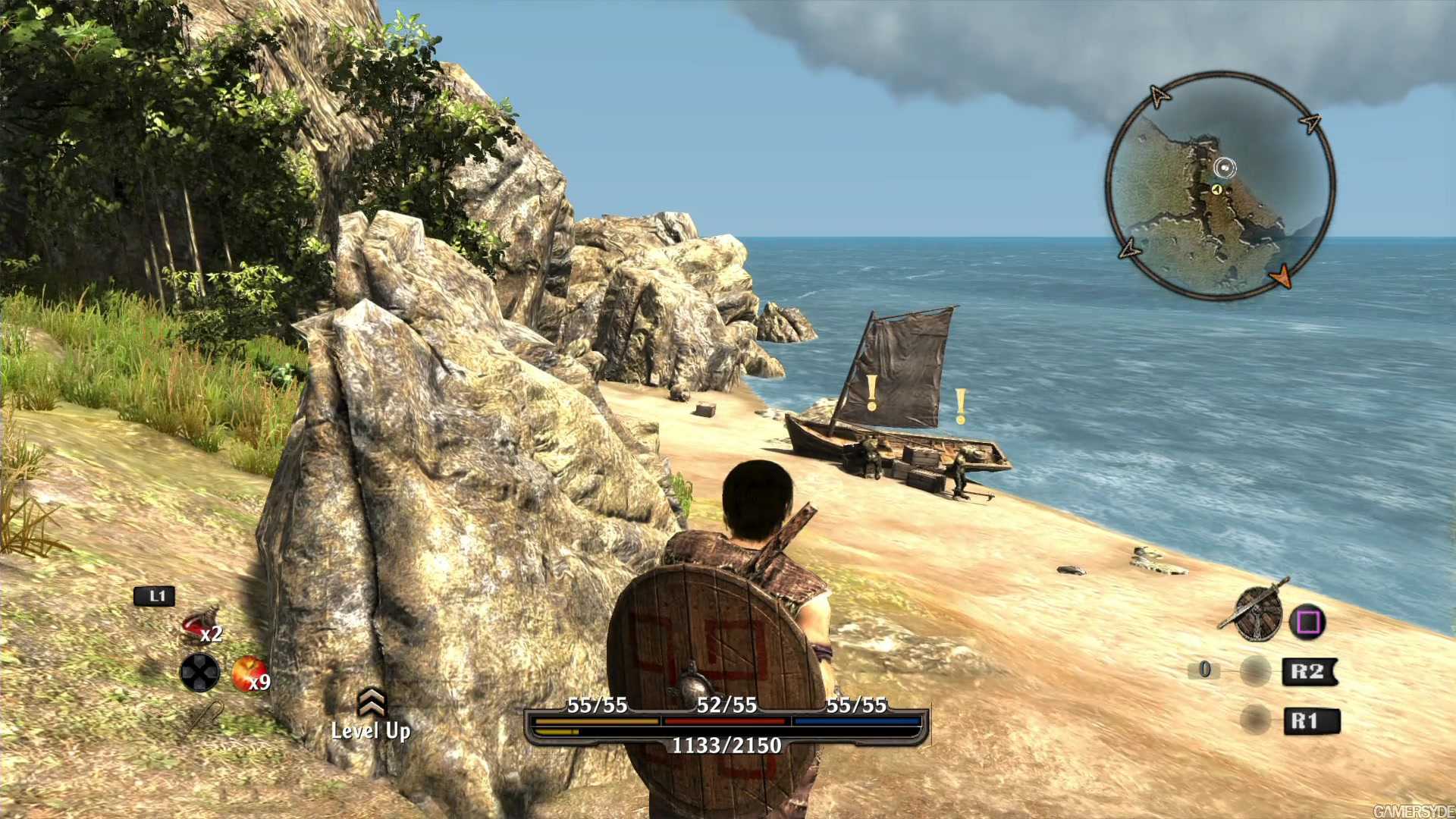Open the circular minimap

click(1219, 187)
